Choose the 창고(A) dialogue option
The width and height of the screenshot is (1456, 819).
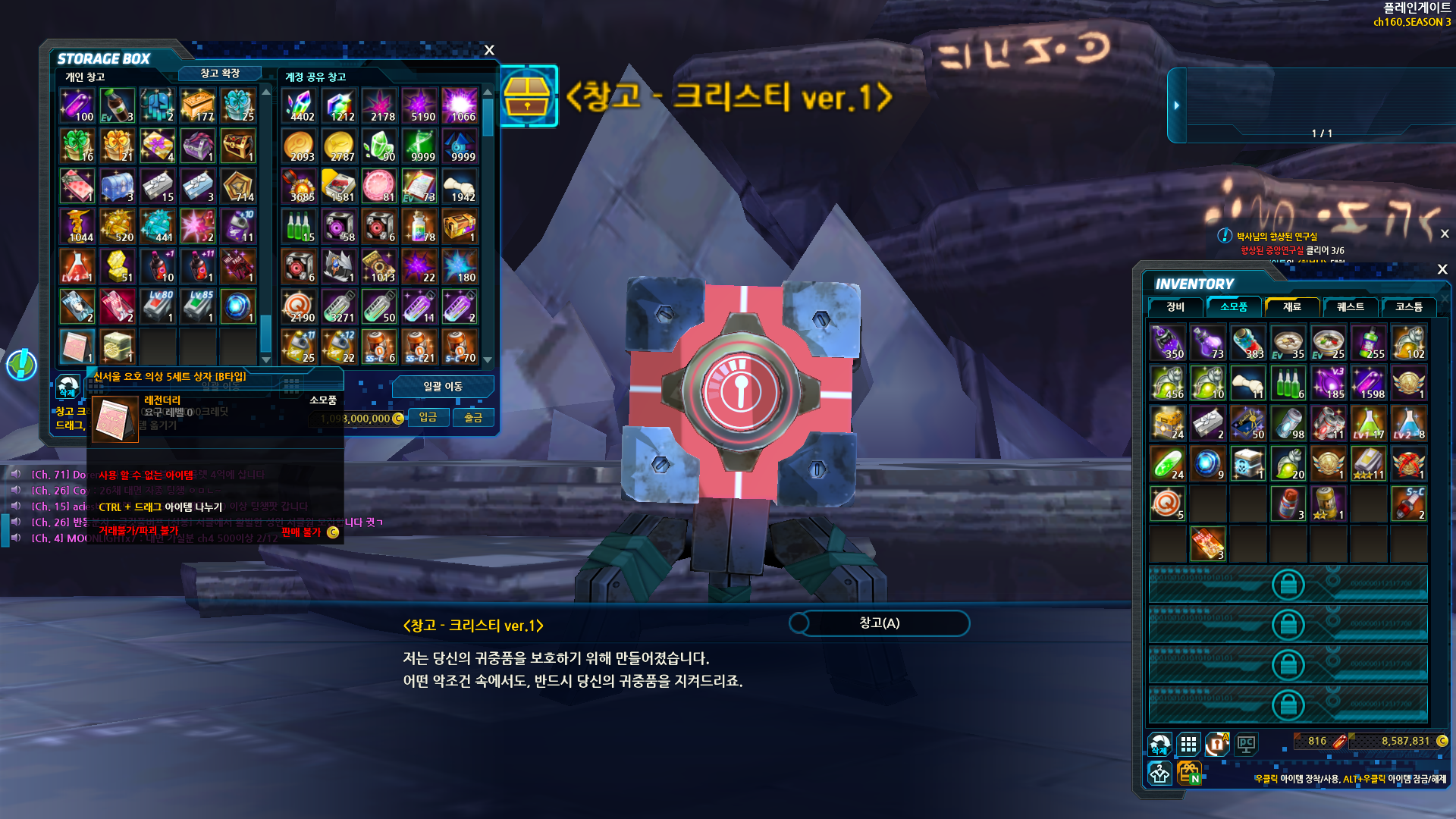(880, 623)
